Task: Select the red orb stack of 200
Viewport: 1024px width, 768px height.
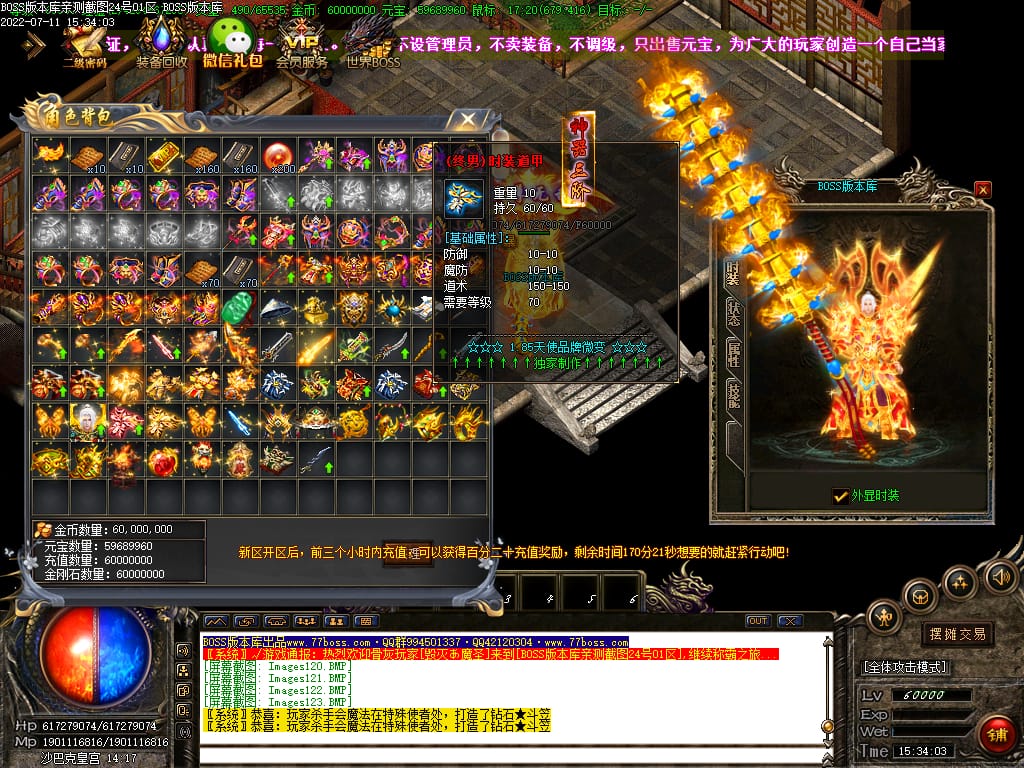Action: pos(278,155)
